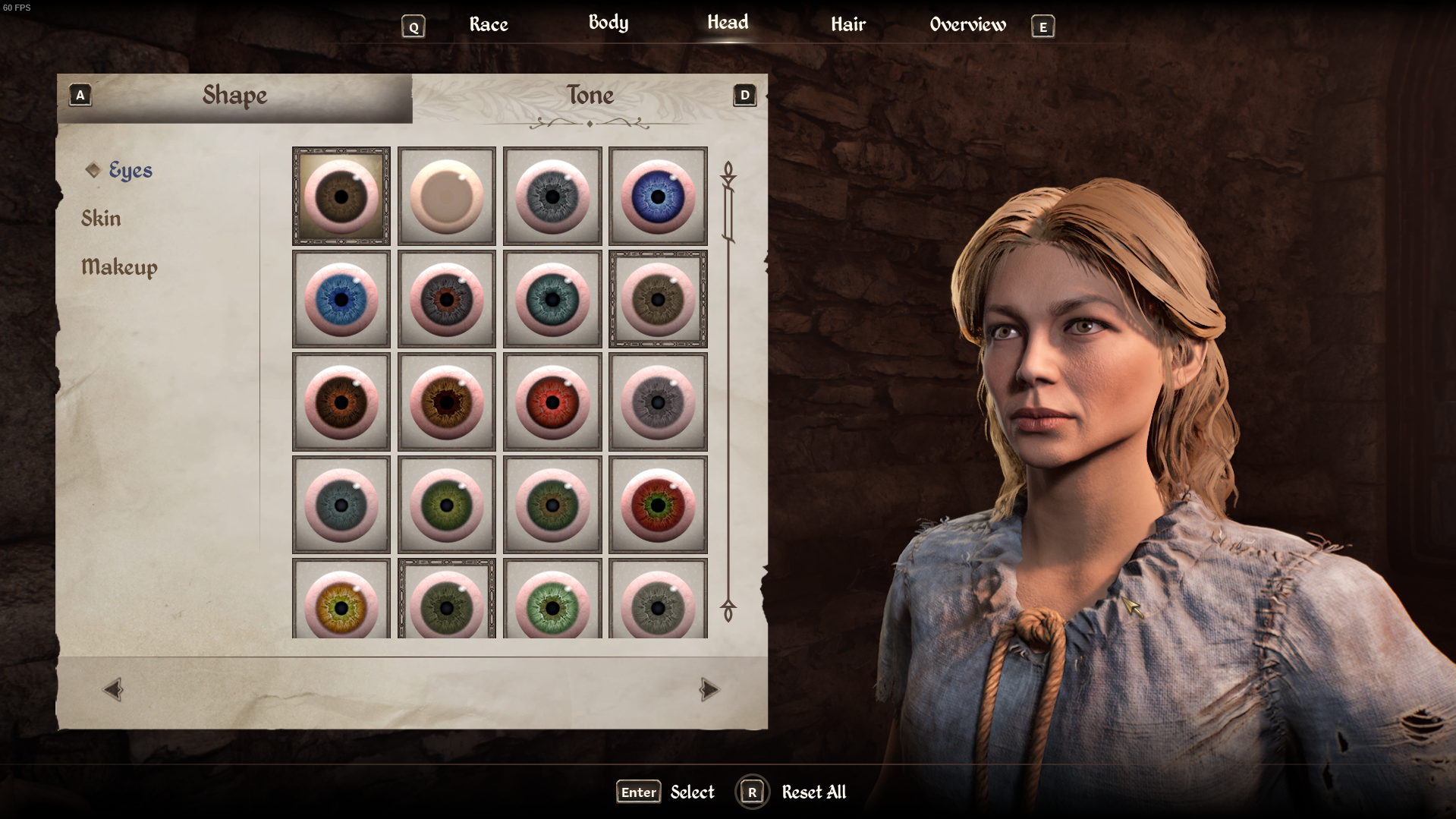Click the Select button at the bottom

point(692,792)
